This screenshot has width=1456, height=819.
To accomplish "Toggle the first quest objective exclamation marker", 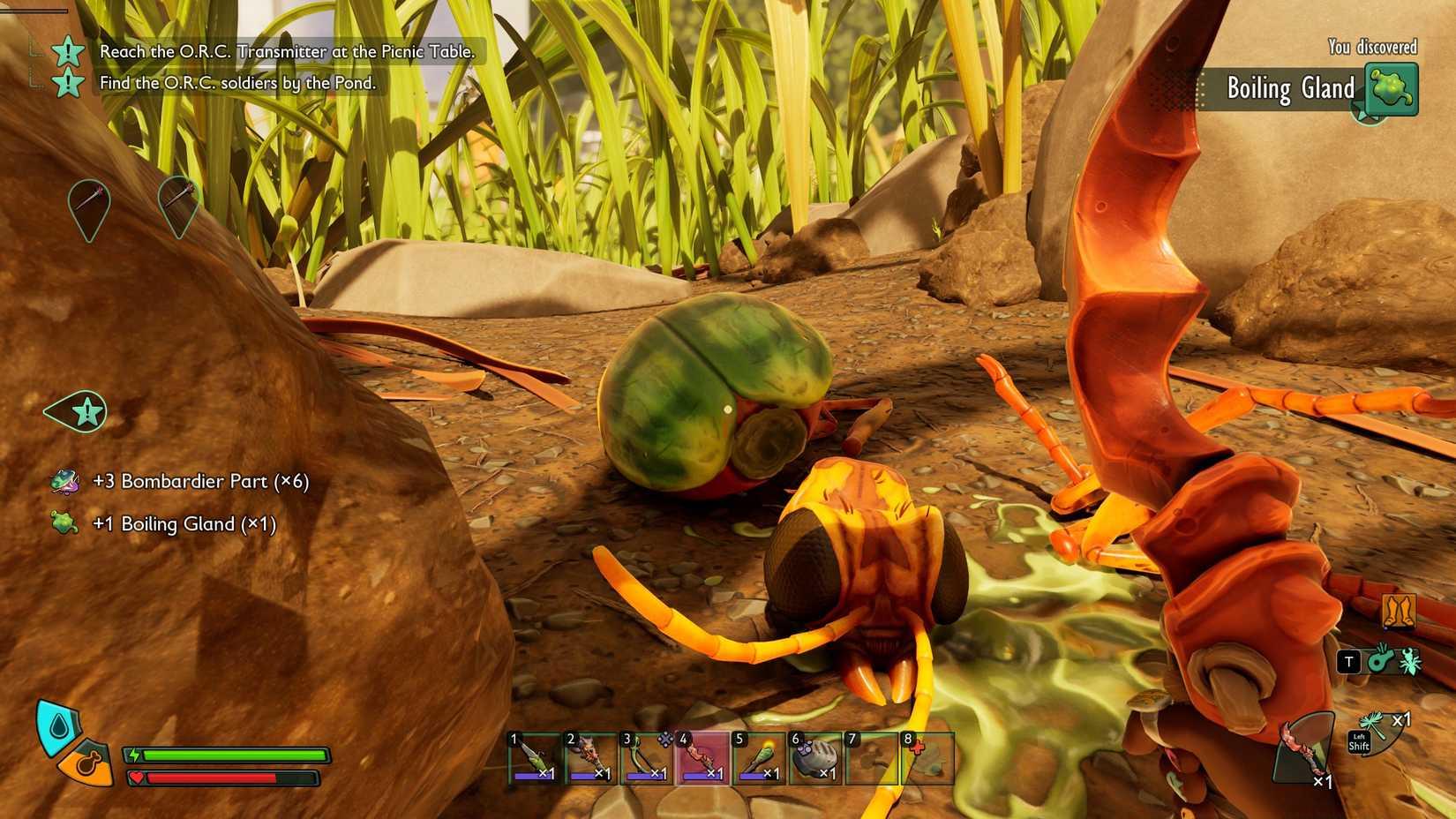I will tap(69, 52).
